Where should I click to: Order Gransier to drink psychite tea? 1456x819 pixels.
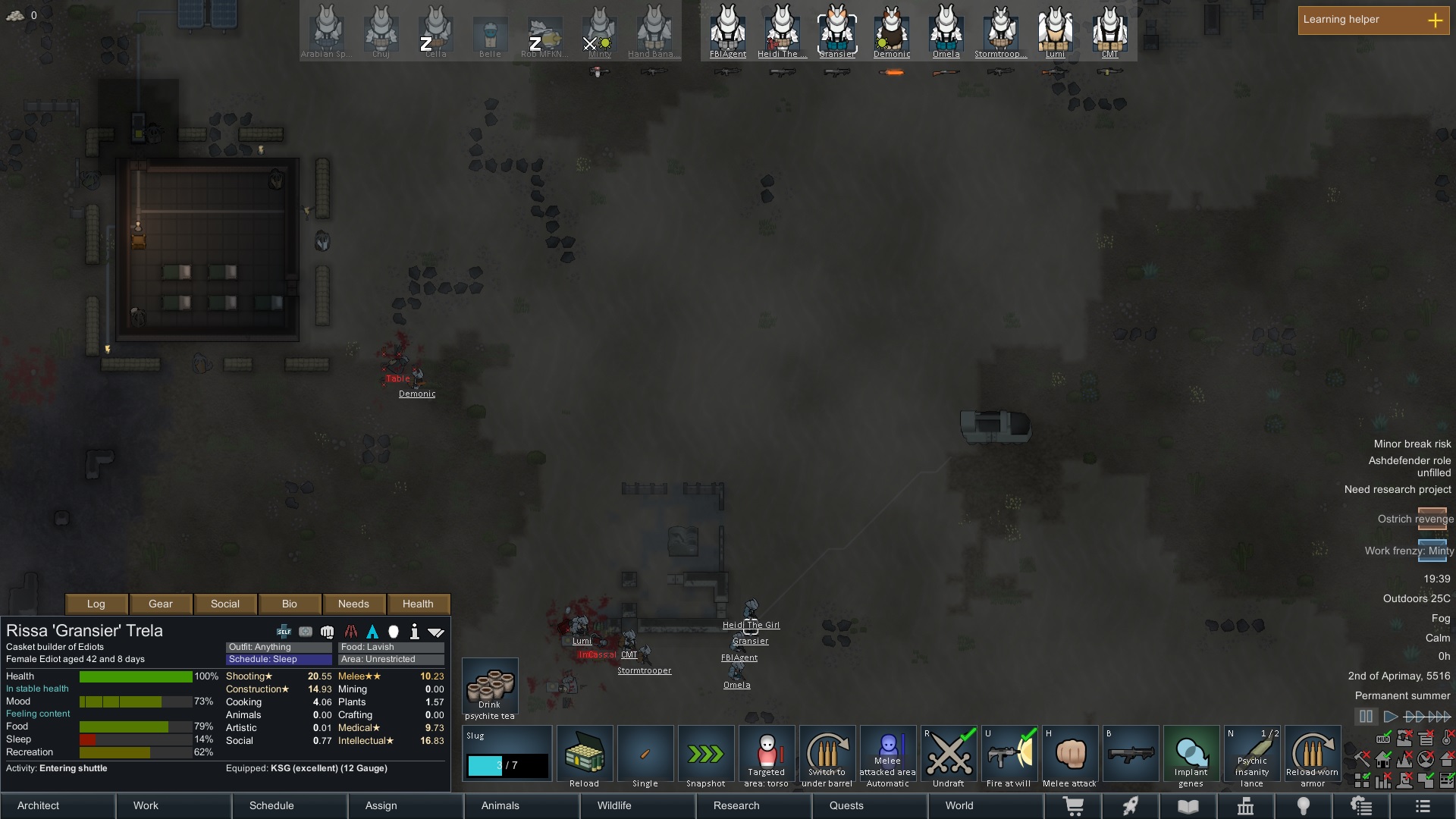coord(490,686)
